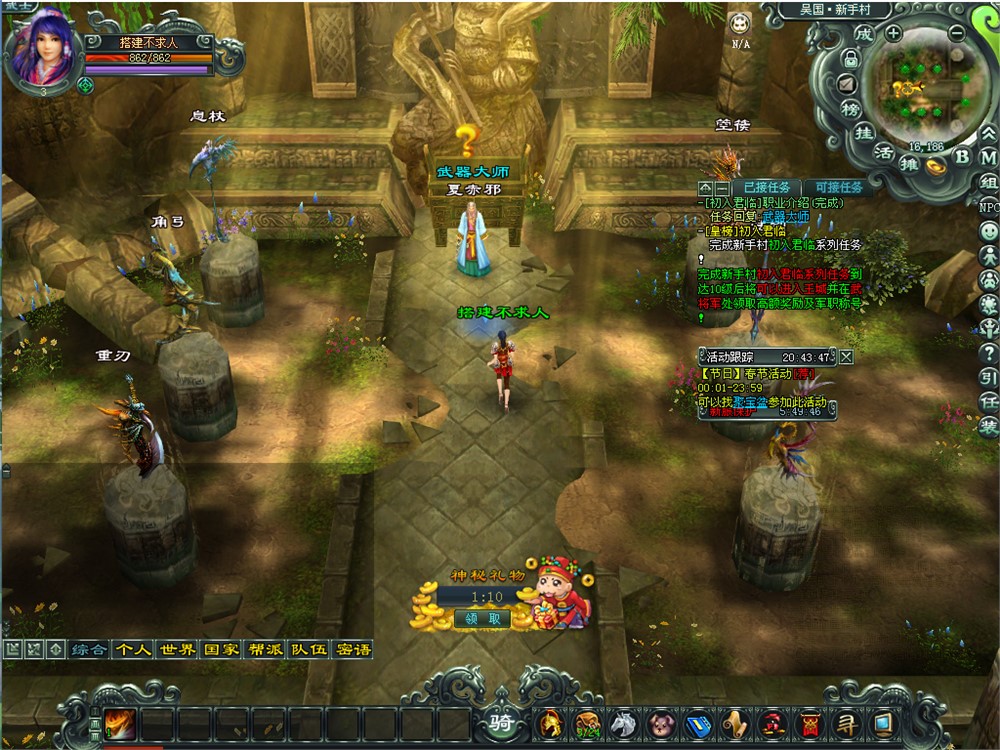The width and height of the screenshot is (1000, 750).
Task: Switch to 已接任务 accepted quests tab
Action: coord(767,187)
